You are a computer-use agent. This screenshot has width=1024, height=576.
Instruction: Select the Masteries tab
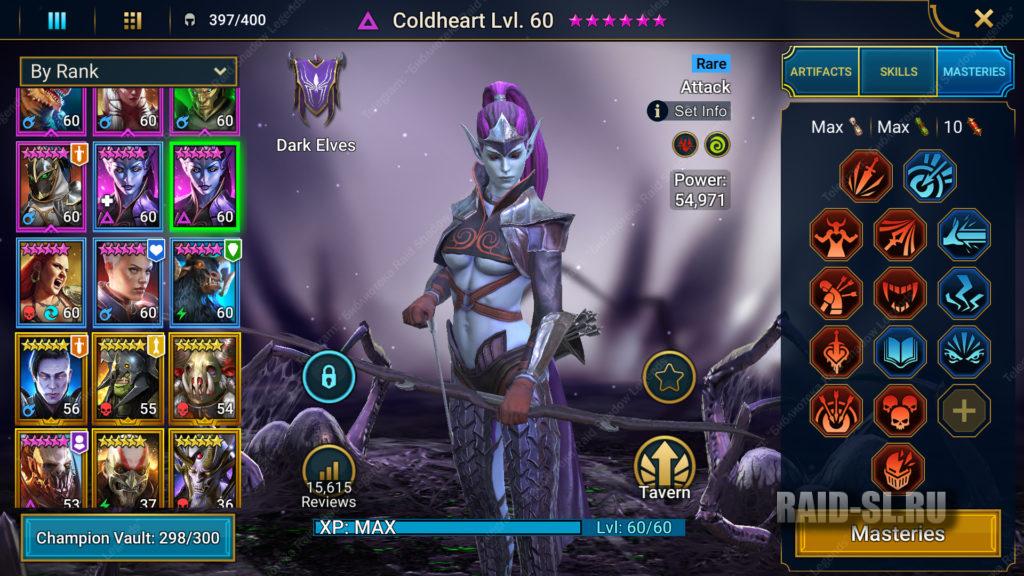973,72
